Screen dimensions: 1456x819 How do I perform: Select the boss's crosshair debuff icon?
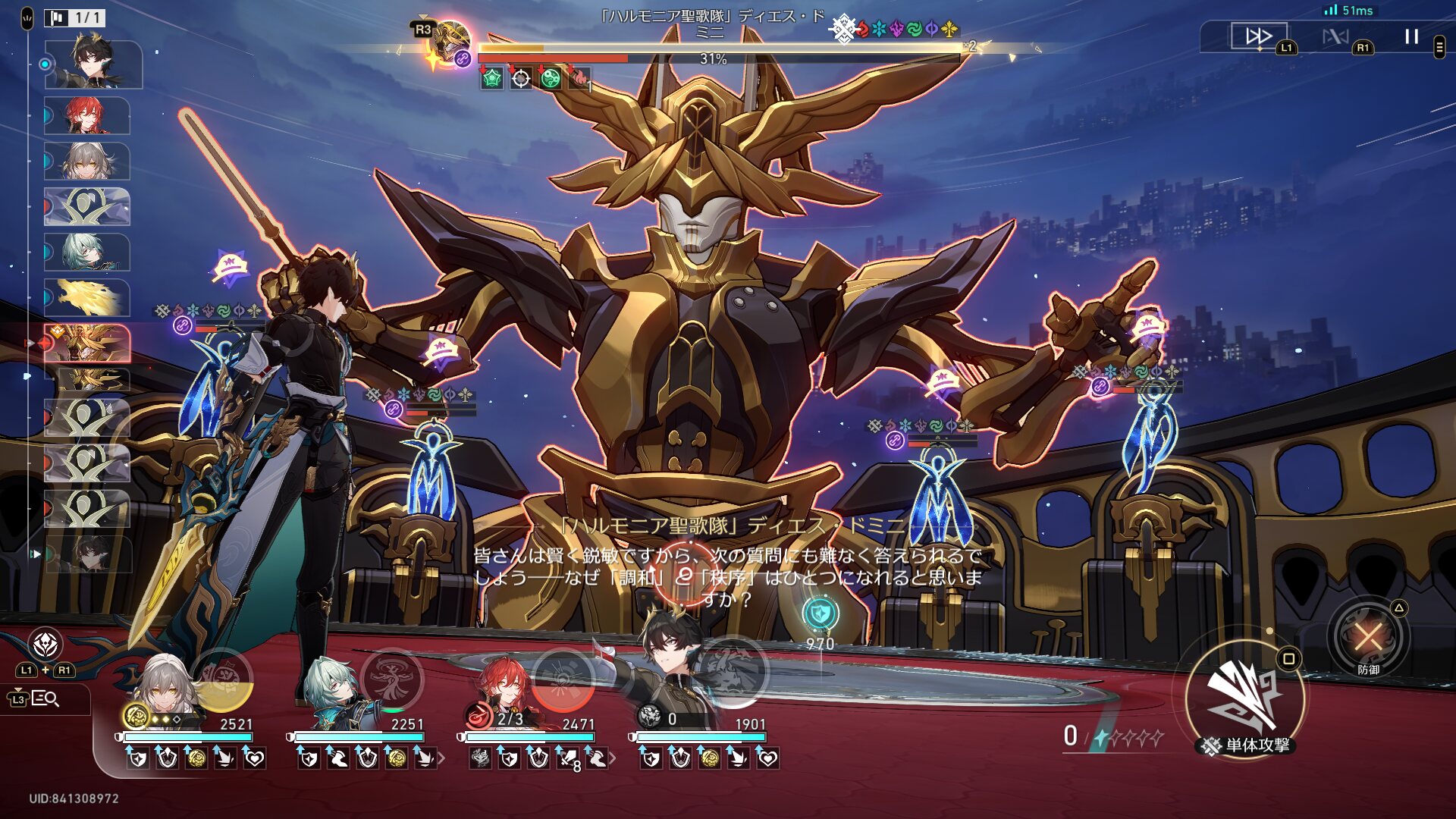point(521,78)
